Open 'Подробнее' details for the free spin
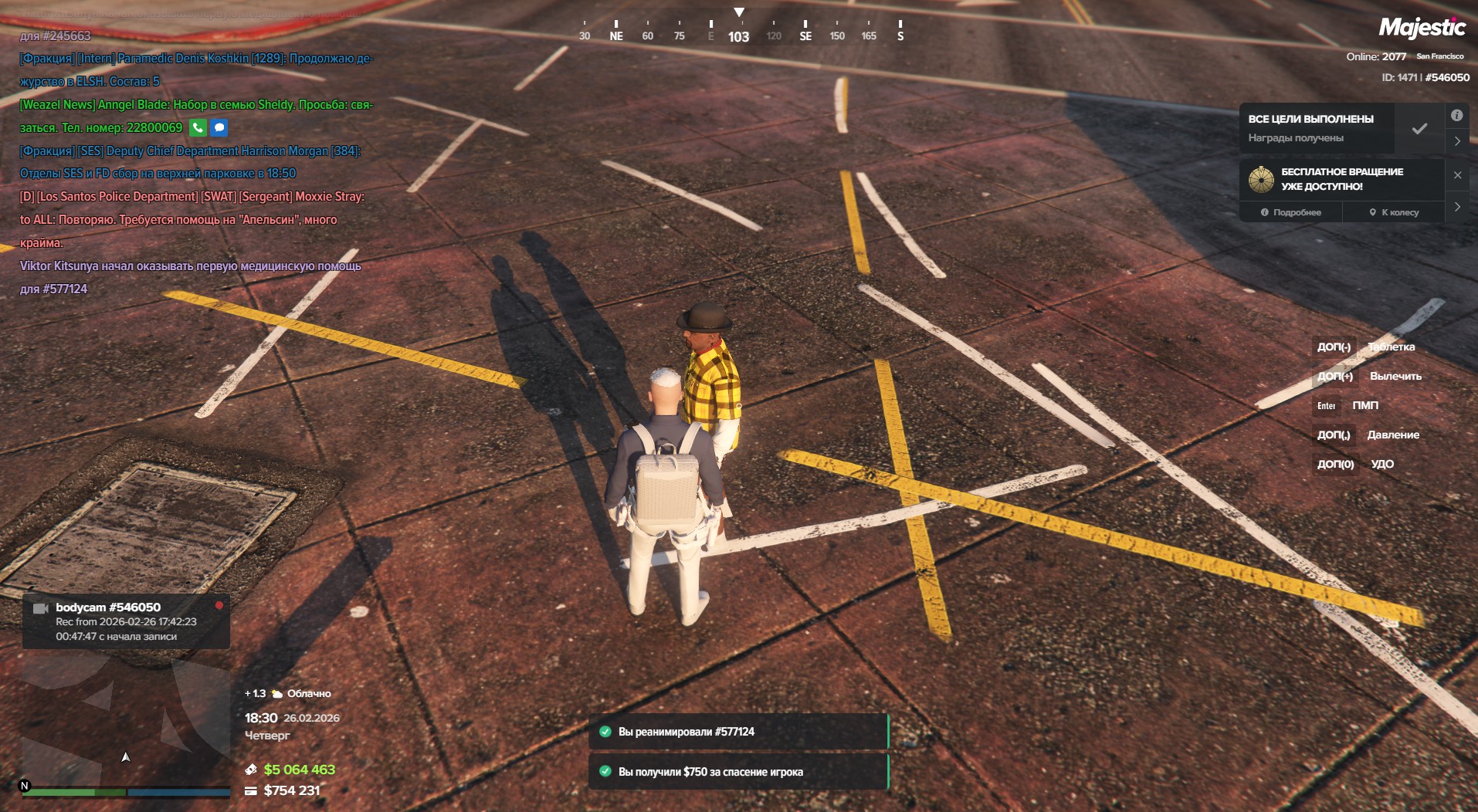This screenshot has width=1478, height=812. [x=1291, y=212]
